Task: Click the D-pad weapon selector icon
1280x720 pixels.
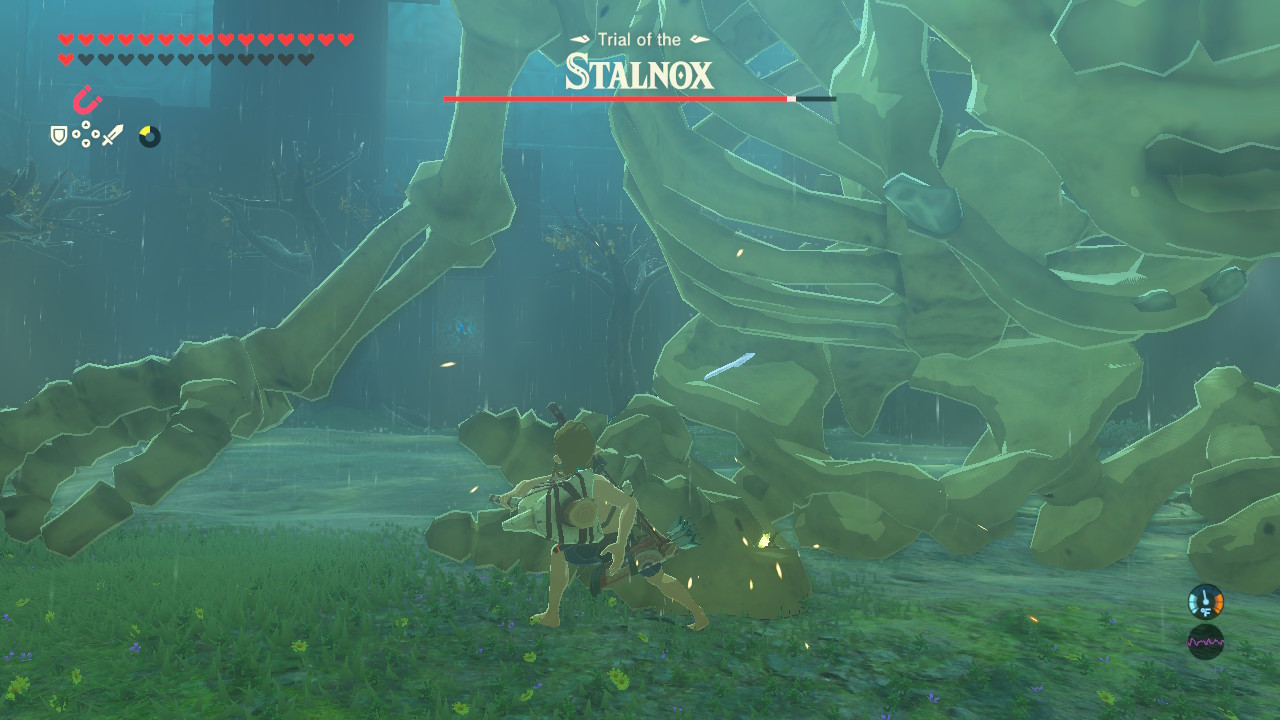Action: click(x=84, y=135)
